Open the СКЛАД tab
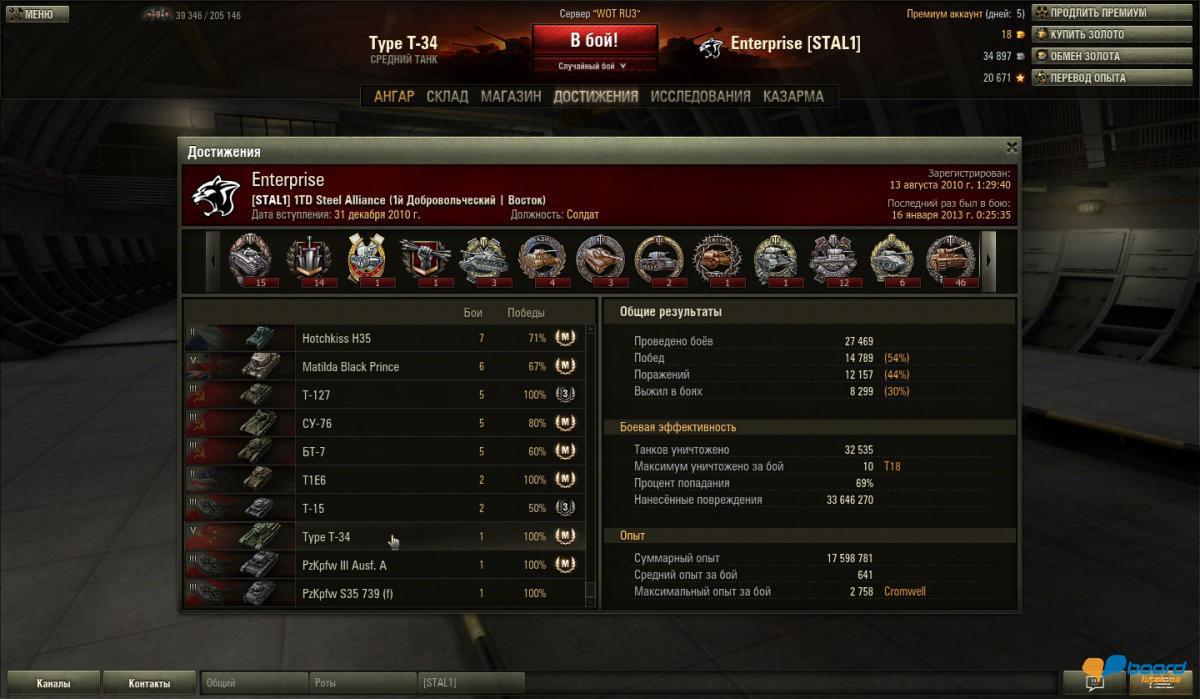1200x699 pixels. point(447,97)
